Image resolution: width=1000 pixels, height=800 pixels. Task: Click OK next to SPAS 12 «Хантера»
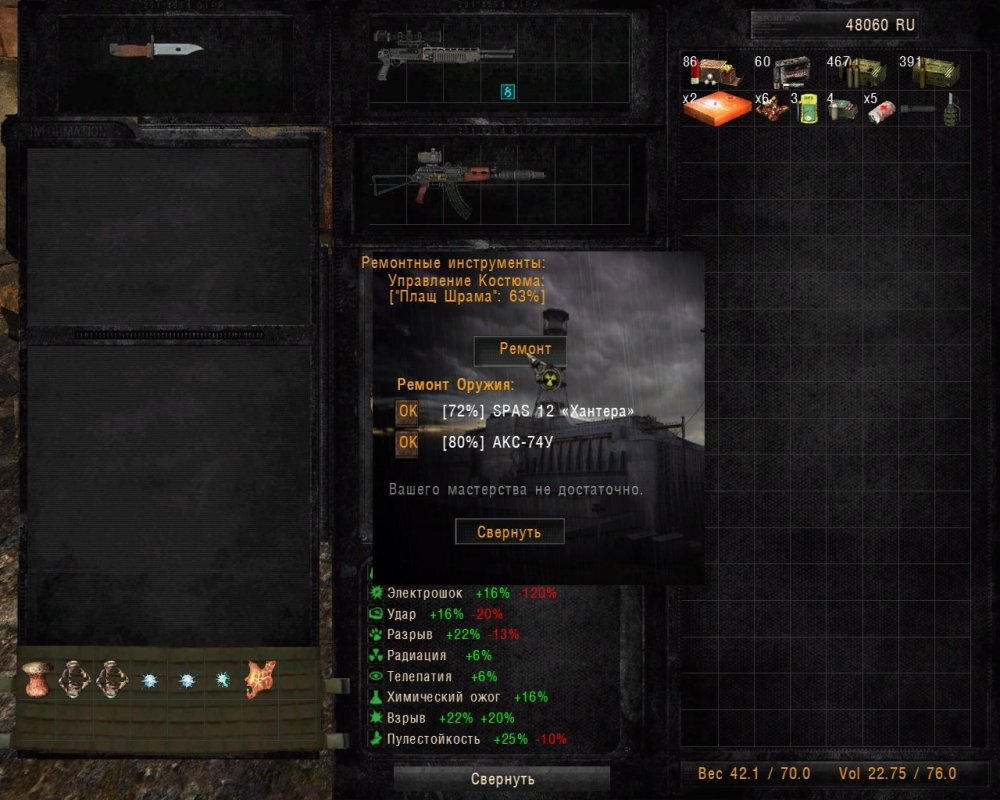pyautogui.click(x=407, y=411)
